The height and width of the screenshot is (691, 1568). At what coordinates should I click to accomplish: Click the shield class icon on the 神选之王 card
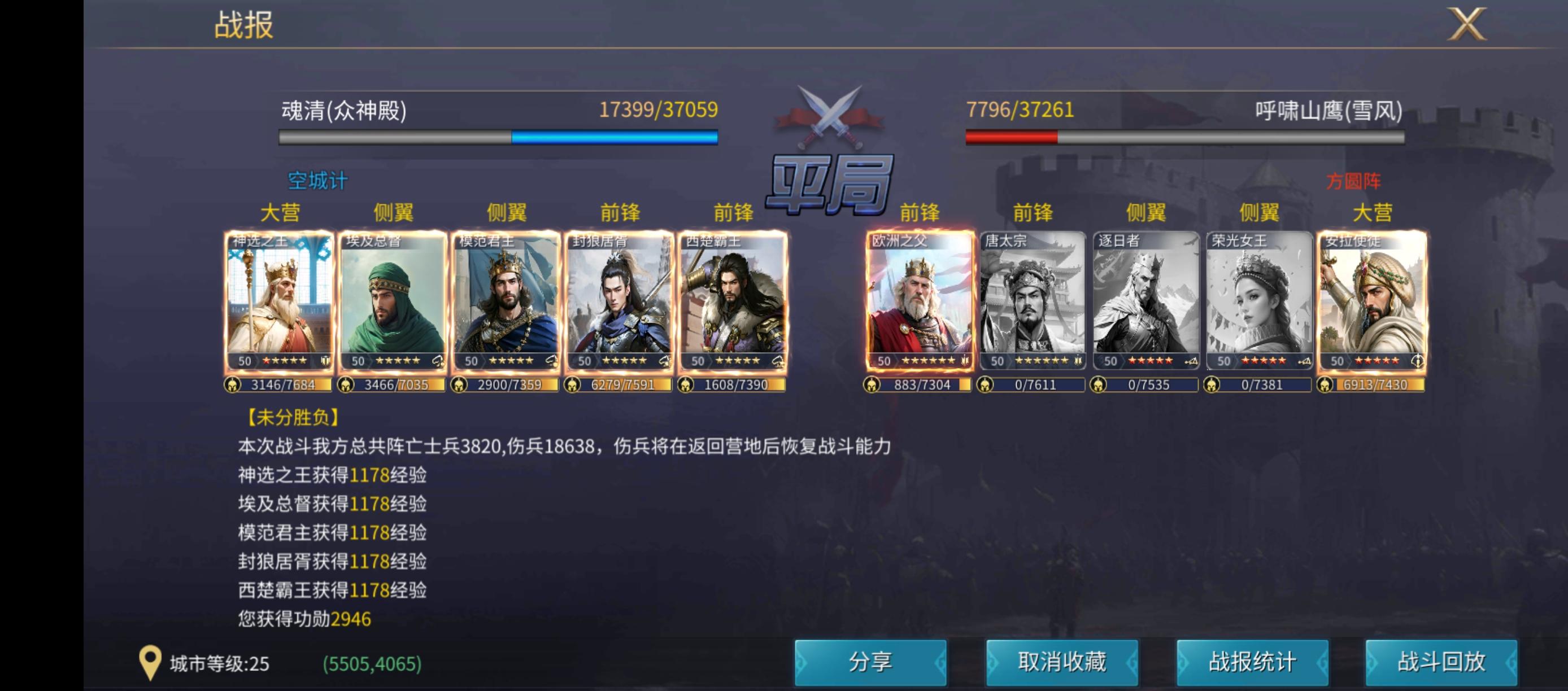point(326,361)
